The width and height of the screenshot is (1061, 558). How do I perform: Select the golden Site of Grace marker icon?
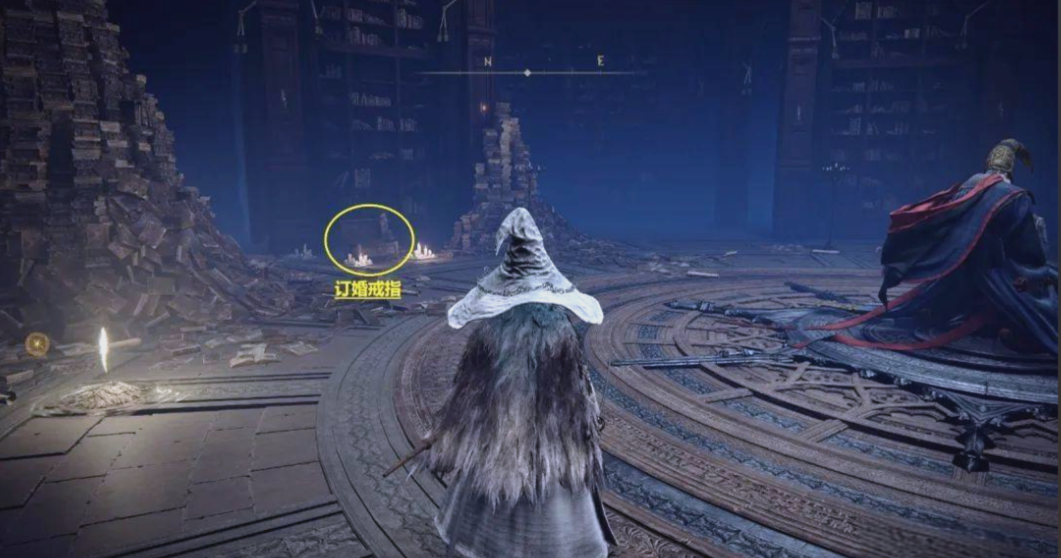37,345
